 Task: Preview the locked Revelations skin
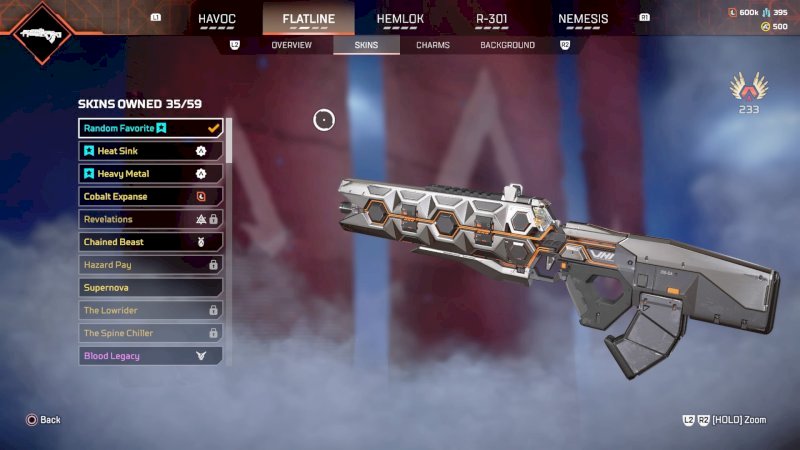(150, 219)
